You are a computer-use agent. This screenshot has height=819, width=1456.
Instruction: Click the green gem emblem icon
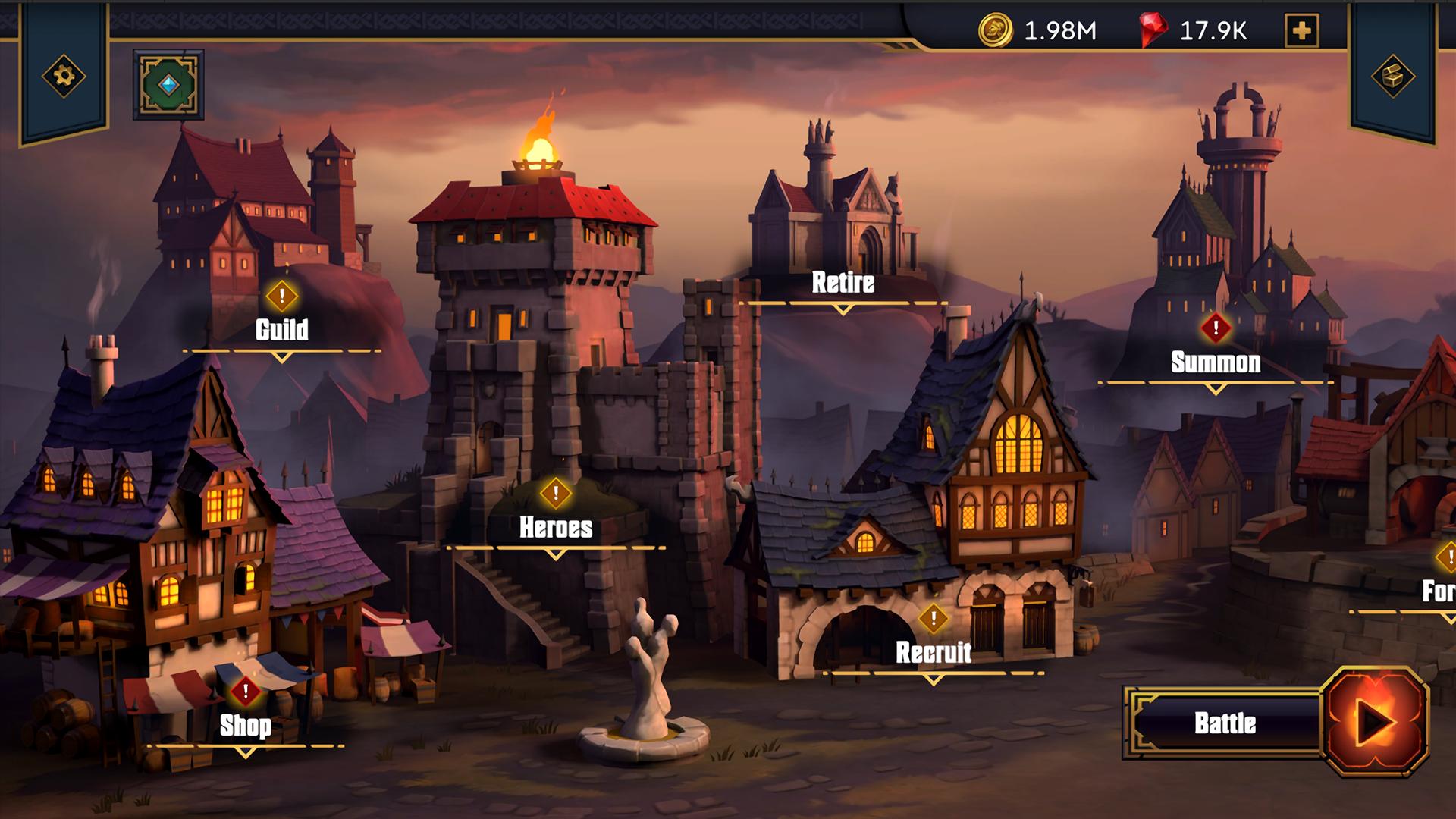point(168,85)
